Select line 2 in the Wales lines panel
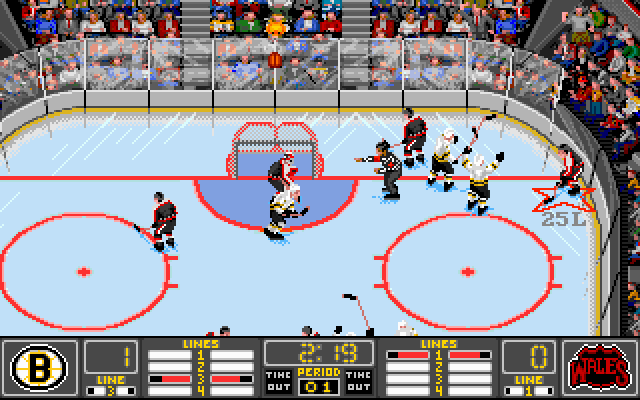640x400 pixels. (x=437, y=366)
